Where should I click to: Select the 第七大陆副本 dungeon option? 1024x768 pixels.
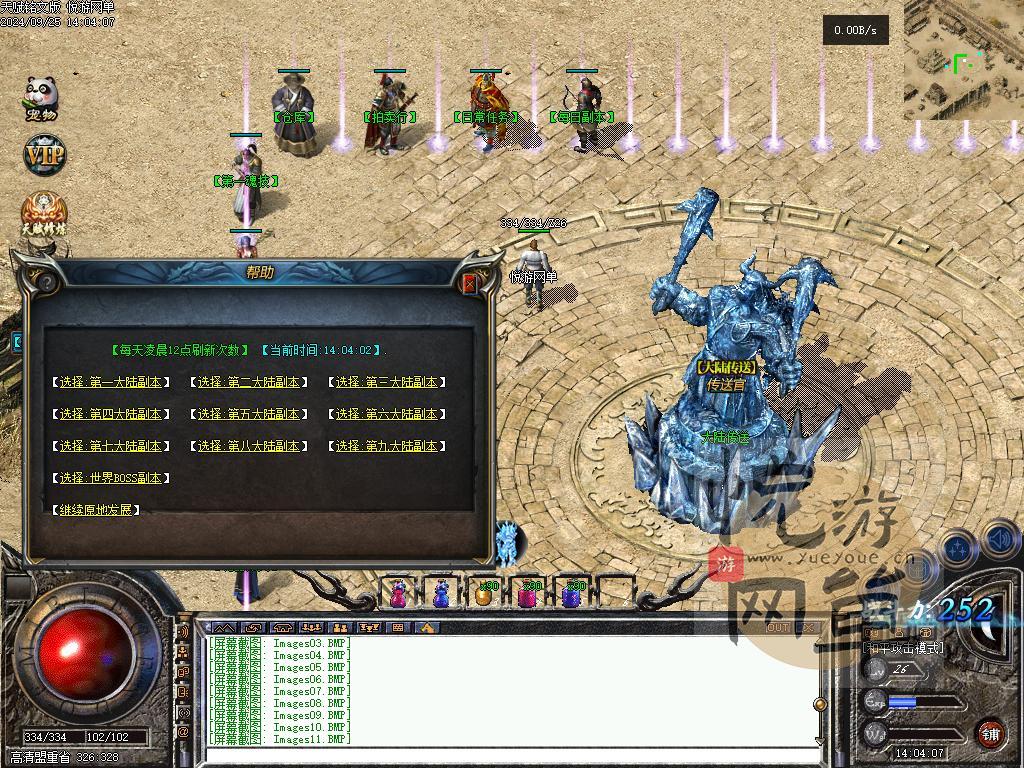[x=110, y=446]
